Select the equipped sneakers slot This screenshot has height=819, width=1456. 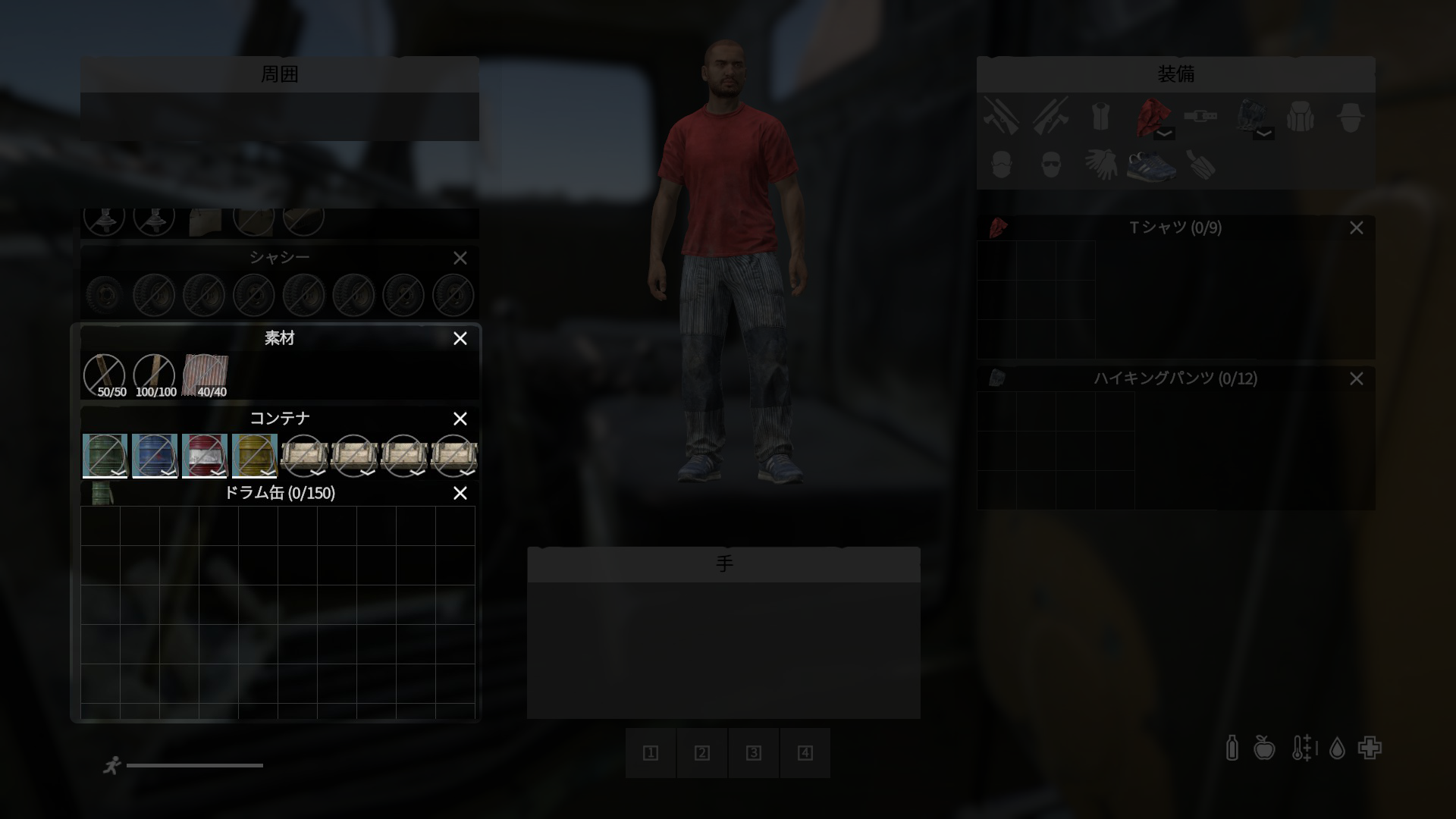pyautogui.click(x=1150, y=164)
